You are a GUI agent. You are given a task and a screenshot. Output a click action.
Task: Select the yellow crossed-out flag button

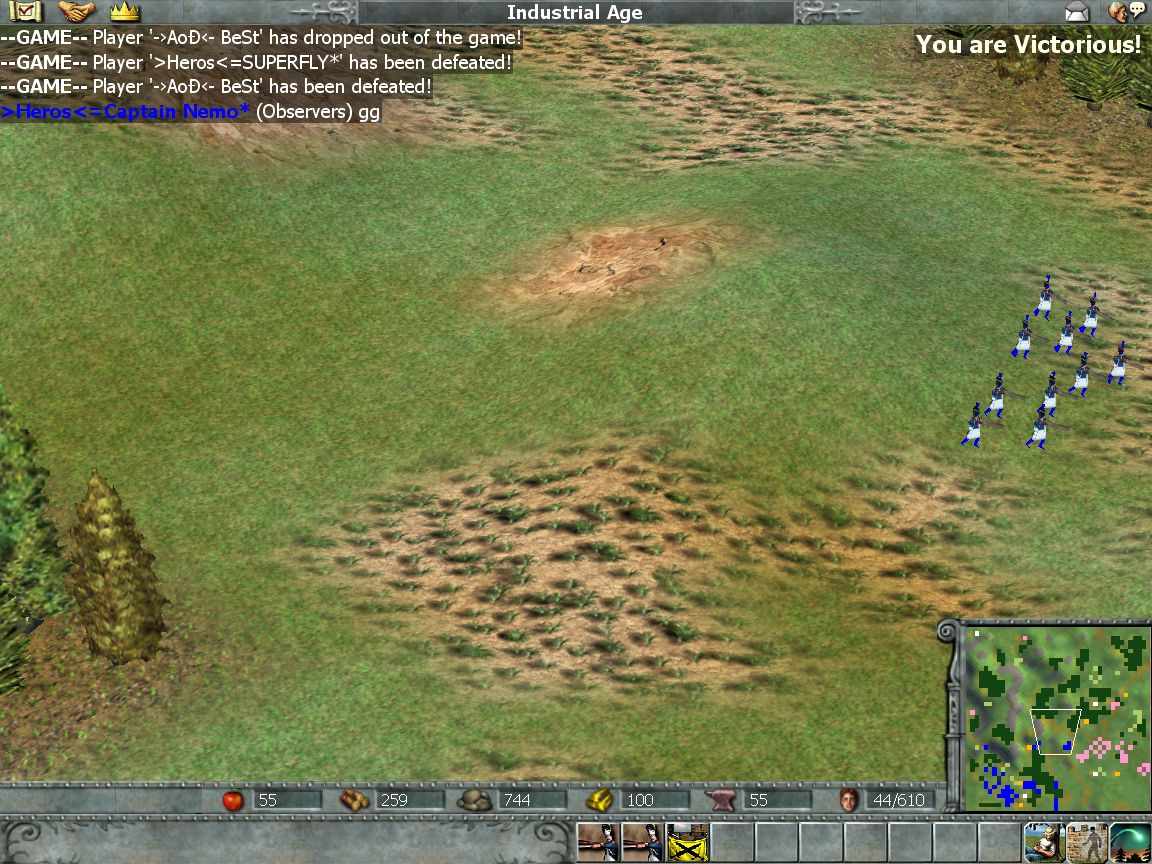point(687,842)
